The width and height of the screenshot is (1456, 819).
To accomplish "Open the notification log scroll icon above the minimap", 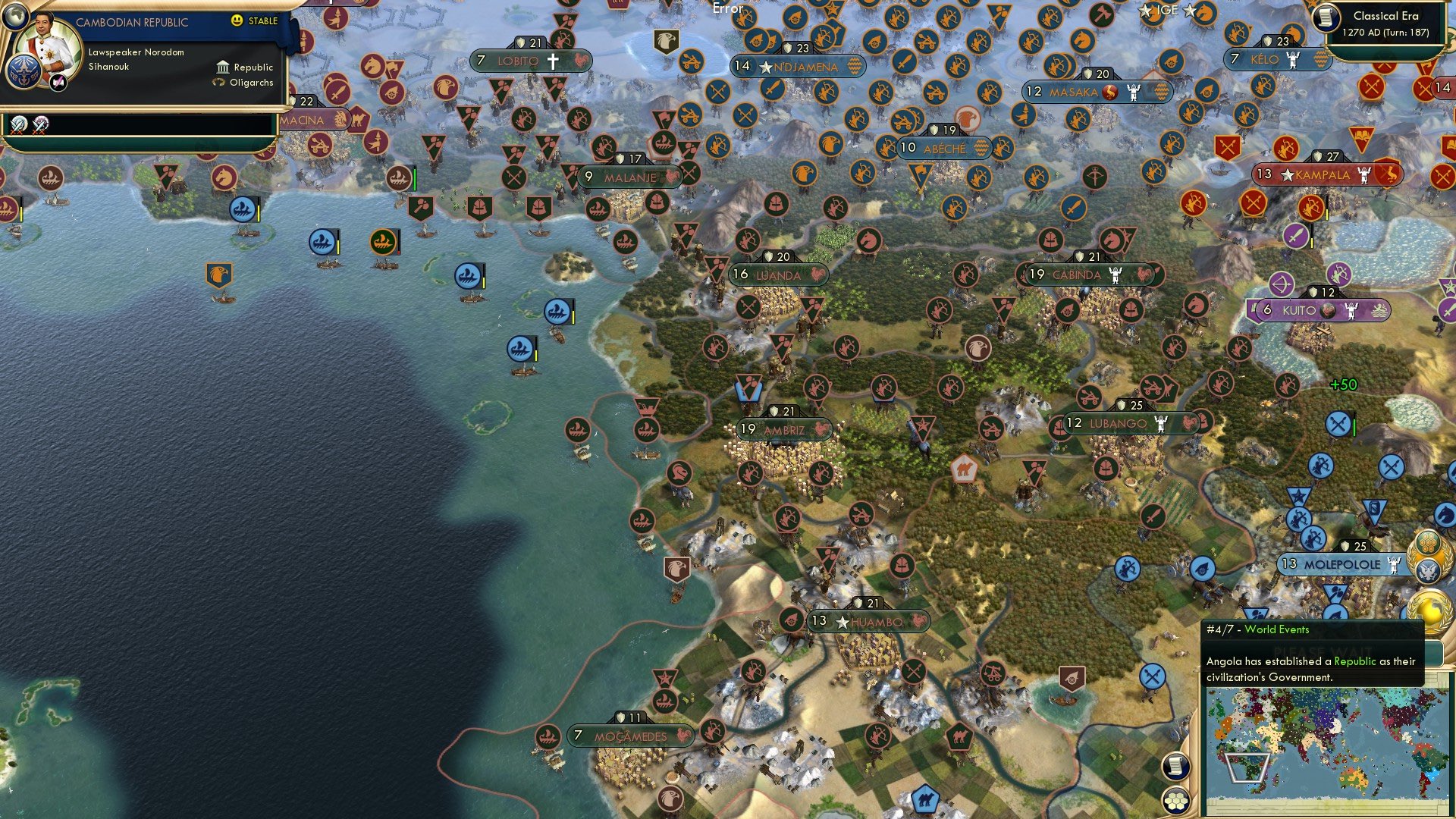I will [1175, 767].
